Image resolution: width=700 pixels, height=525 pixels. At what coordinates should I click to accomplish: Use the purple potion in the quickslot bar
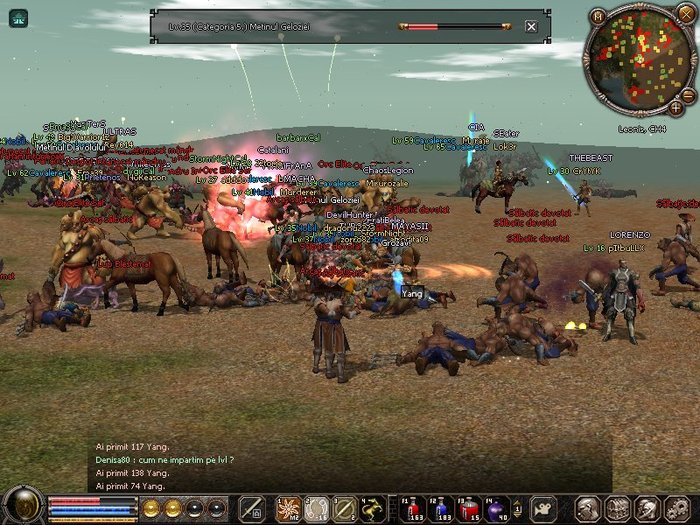point(494,507)
